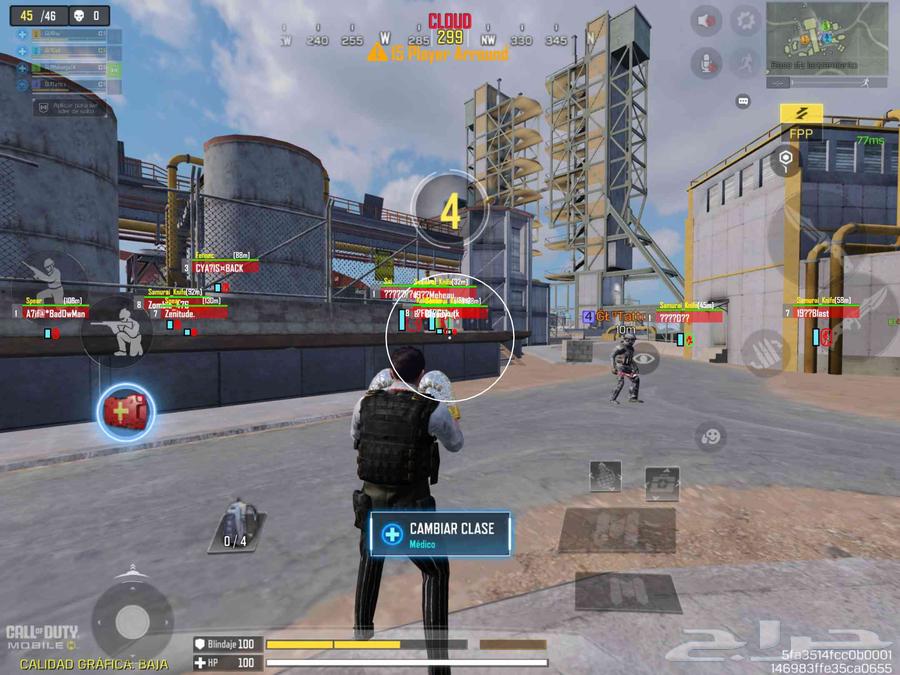
Task: Select the frag grenade slot
Action: [x=605, y=475]
